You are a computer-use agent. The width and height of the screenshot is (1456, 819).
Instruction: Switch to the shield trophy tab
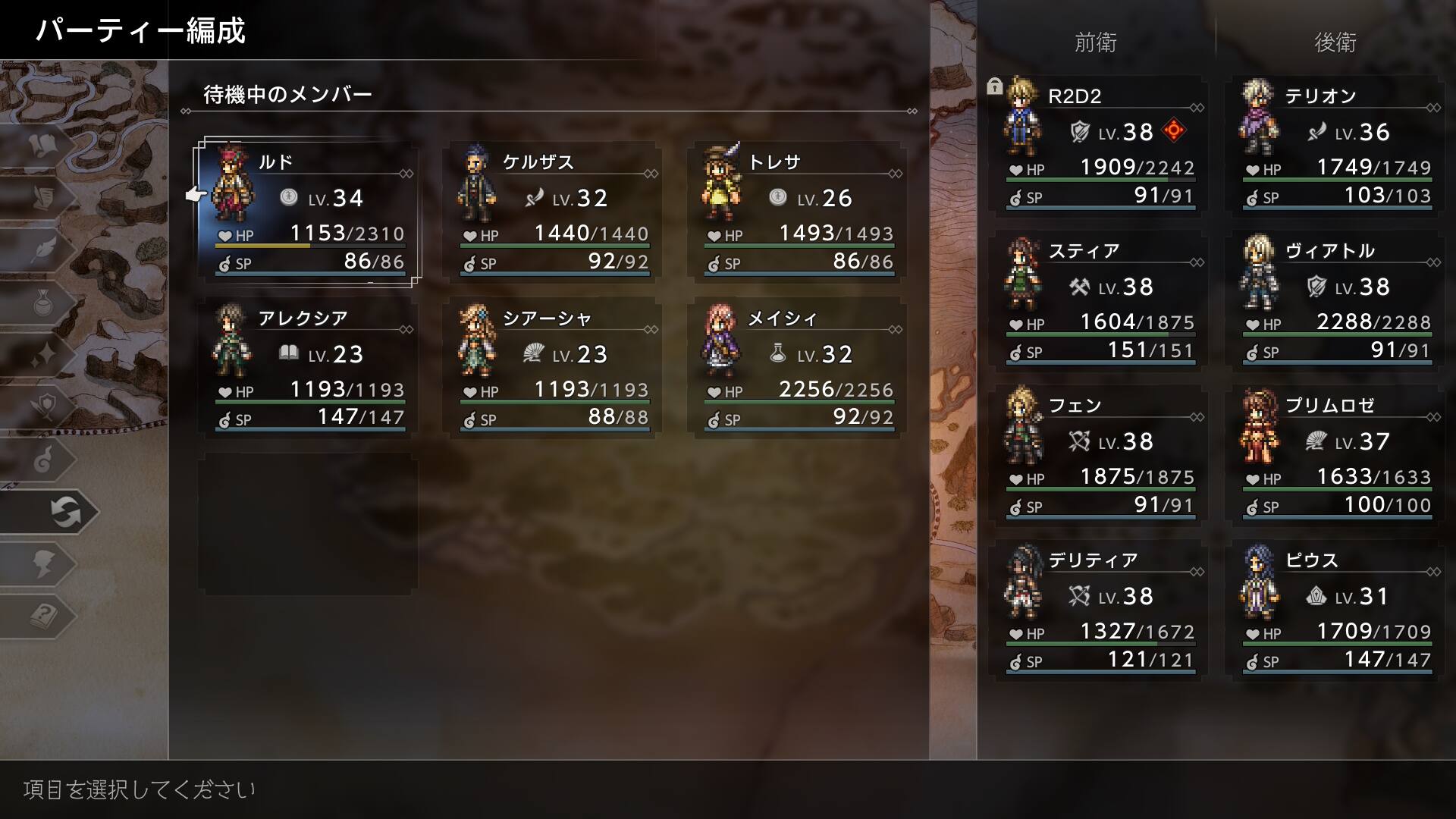(44, 407)
